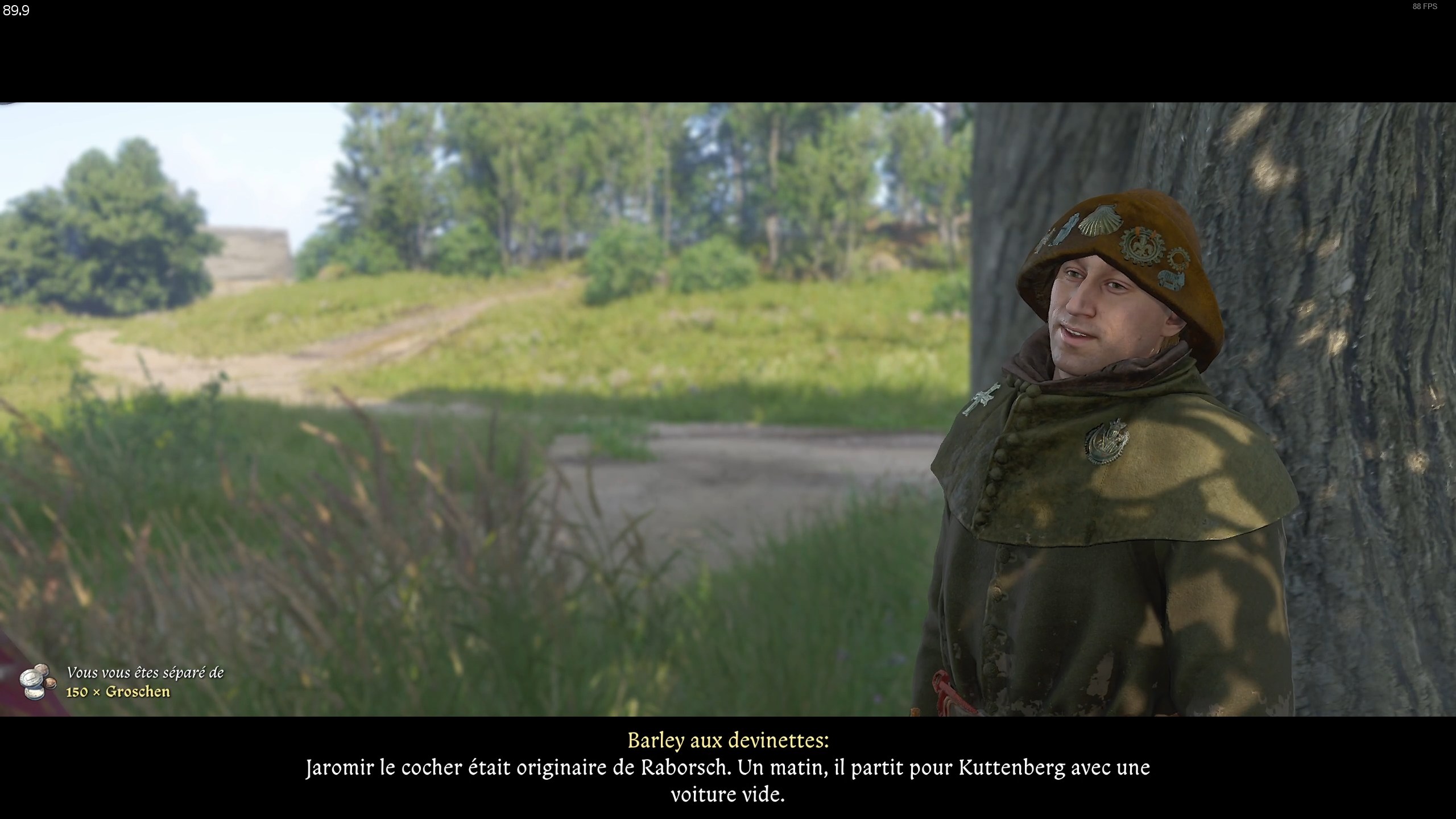Click the speaker name Barley aux devinettes
Image resolution: width=1456 pixels, height=819 pixels.
click(728, 742)
